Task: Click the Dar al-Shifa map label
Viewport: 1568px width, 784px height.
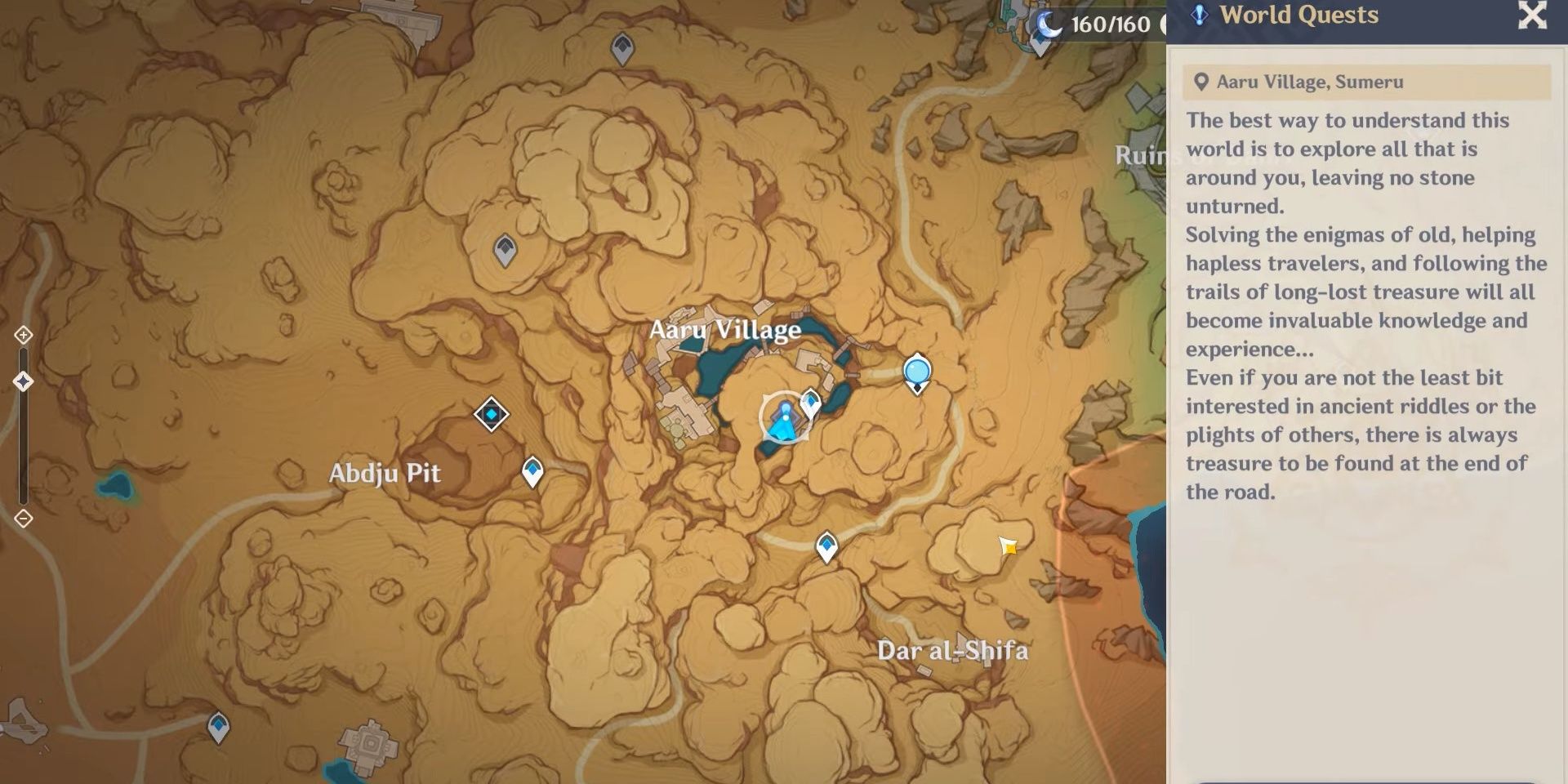Action: tap(954, 651)
